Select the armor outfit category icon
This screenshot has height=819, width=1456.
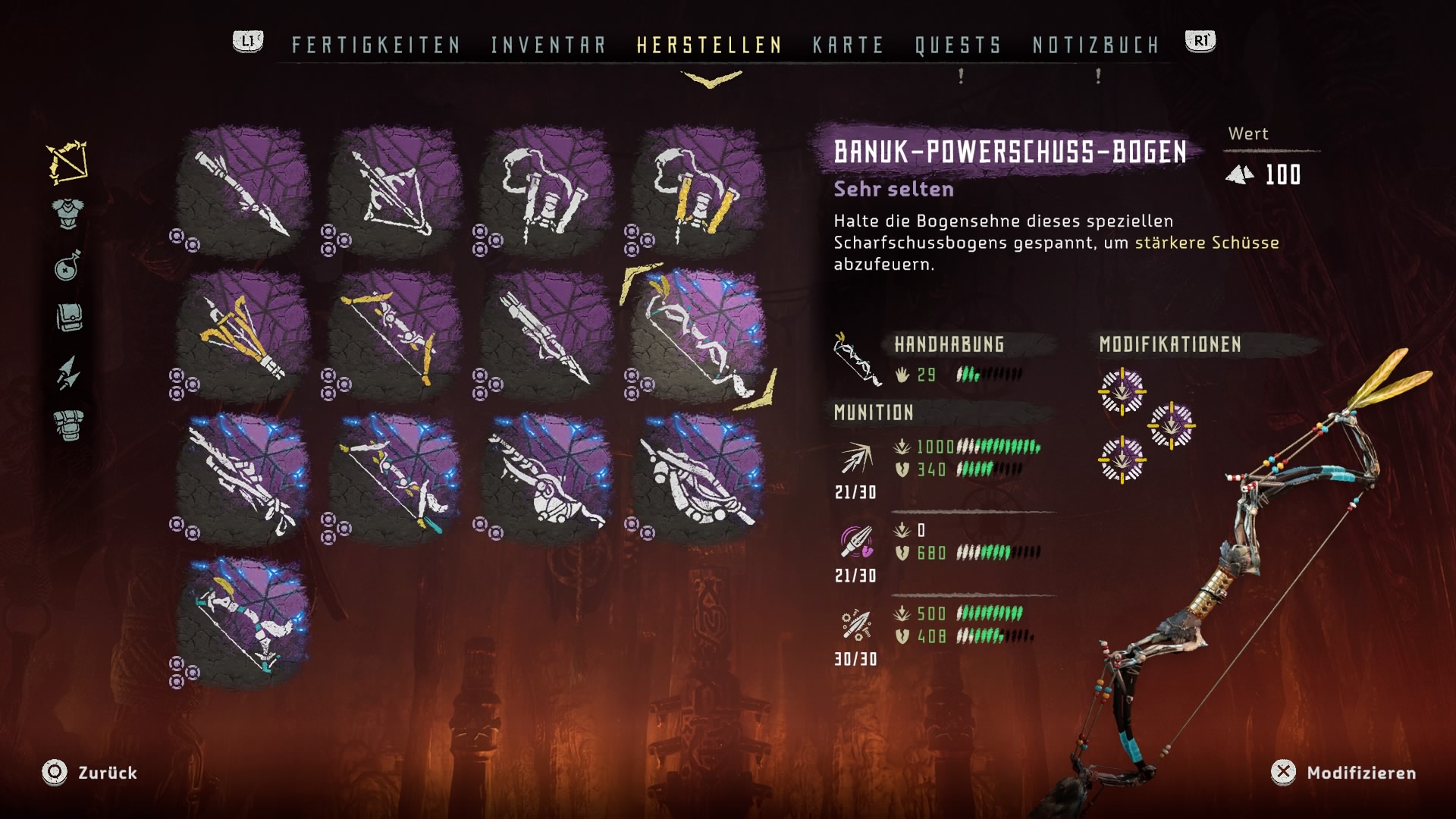(x=68, y=213)
